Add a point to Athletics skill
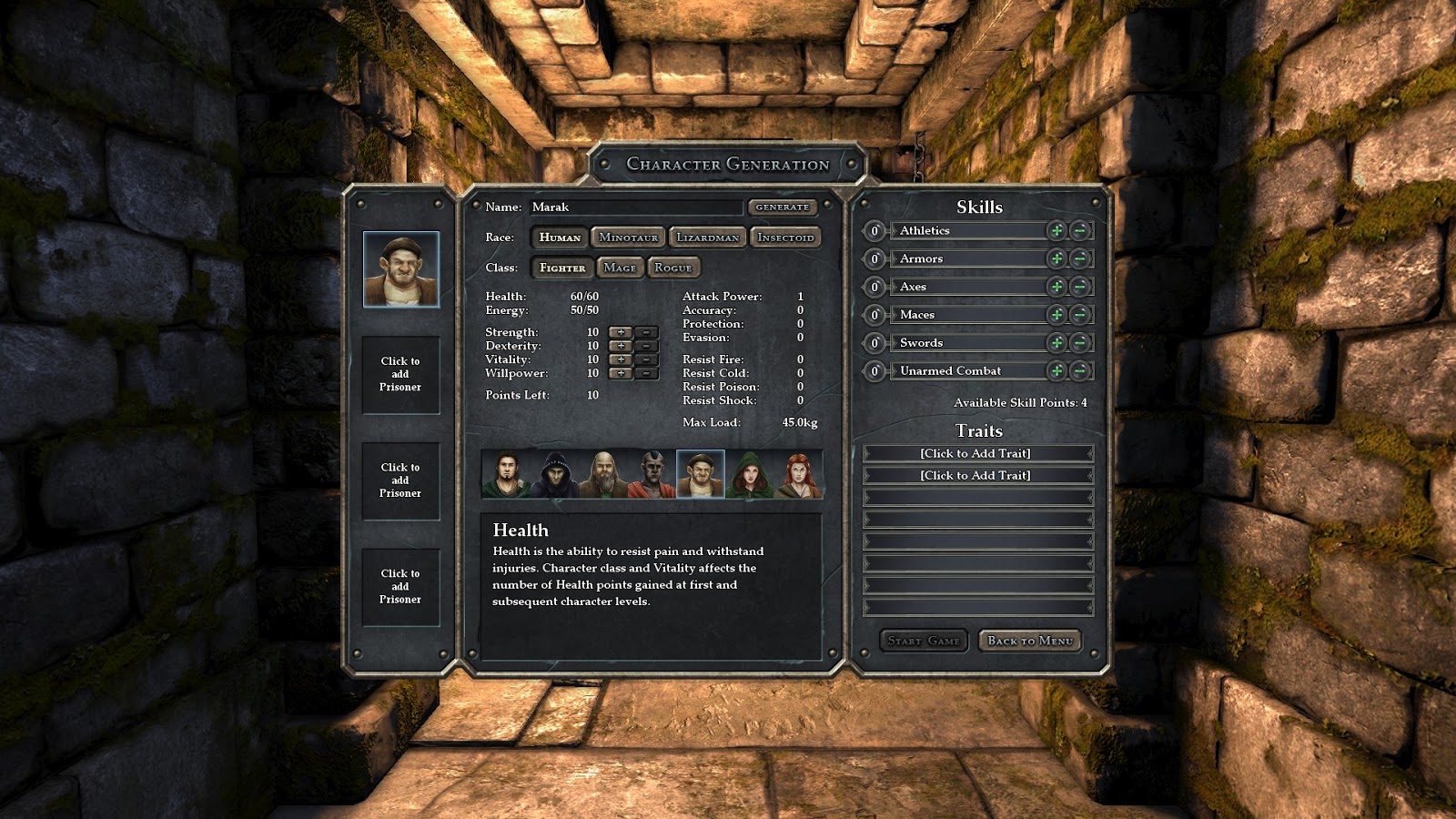 (x=1056, y=231)
